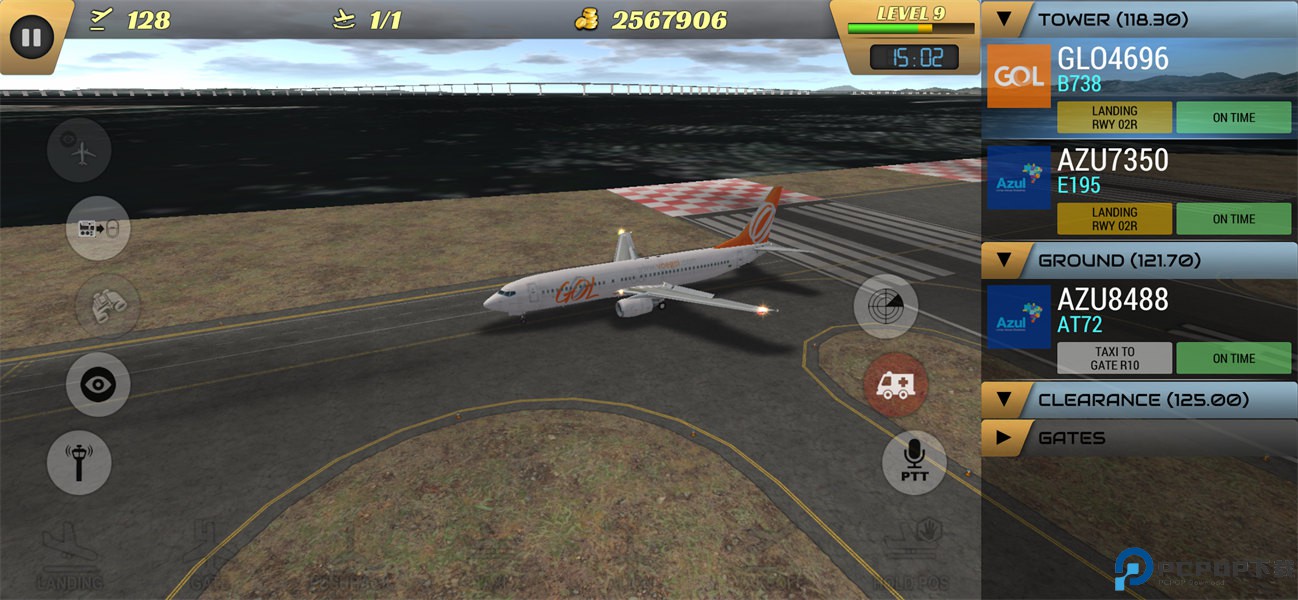Viewport: 1298px width, 600px height.
Task: Collapse the Ground (121.70) section
Action: (x=1005, y=260)
